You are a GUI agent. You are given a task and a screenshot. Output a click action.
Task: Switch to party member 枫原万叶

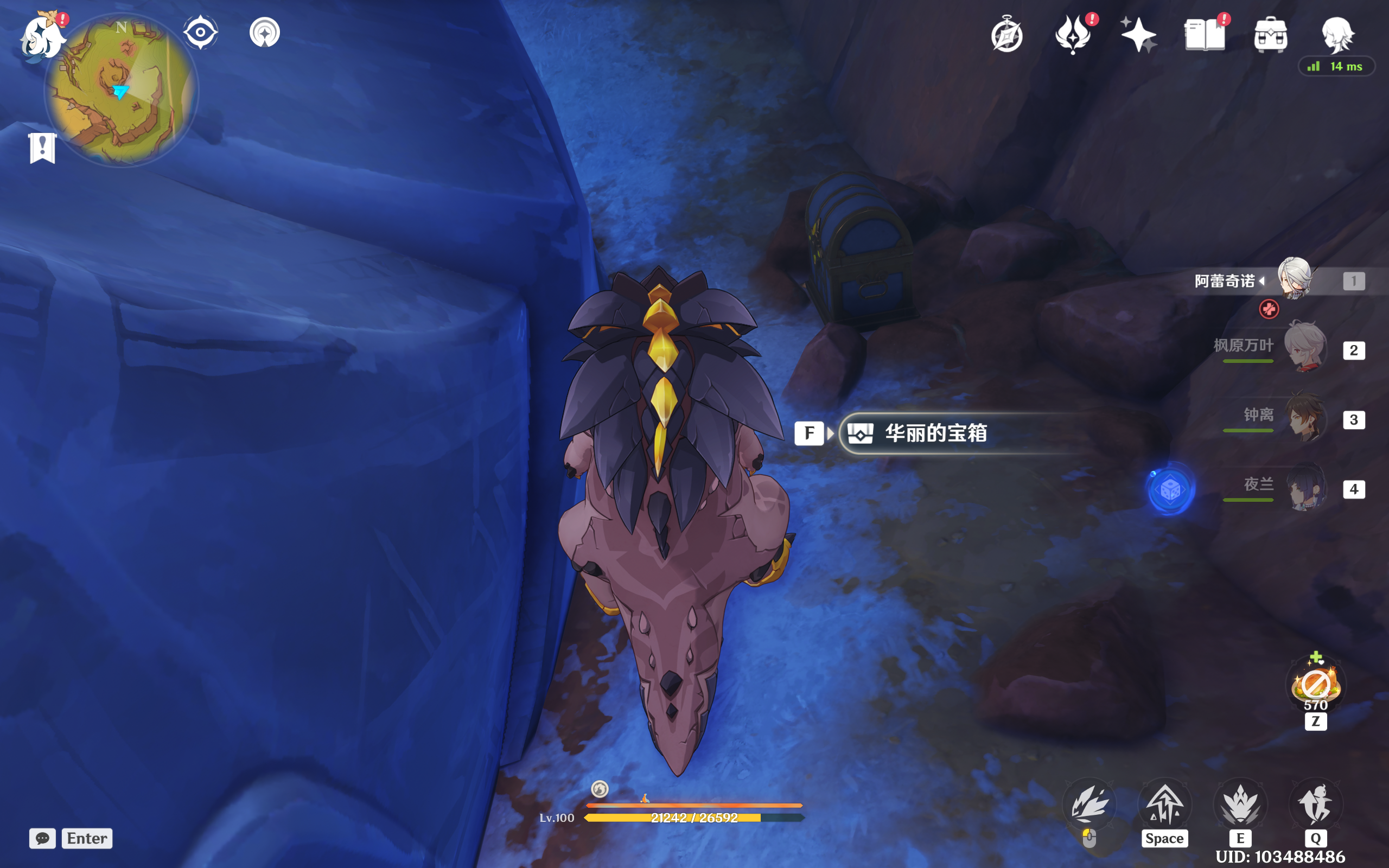point(1304,348)
